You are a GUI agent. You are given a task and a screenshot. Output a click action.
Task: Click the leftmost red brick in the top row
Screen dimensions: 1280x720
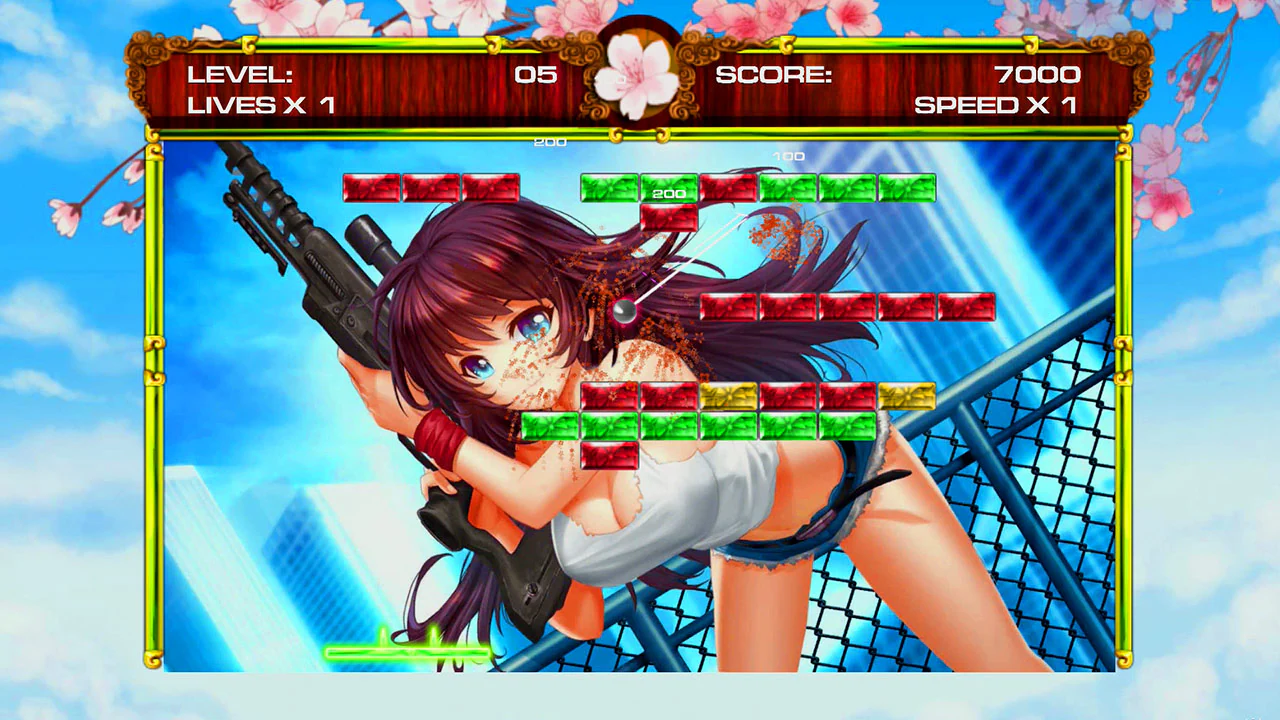pyautogui.click(x=373, y=188)
